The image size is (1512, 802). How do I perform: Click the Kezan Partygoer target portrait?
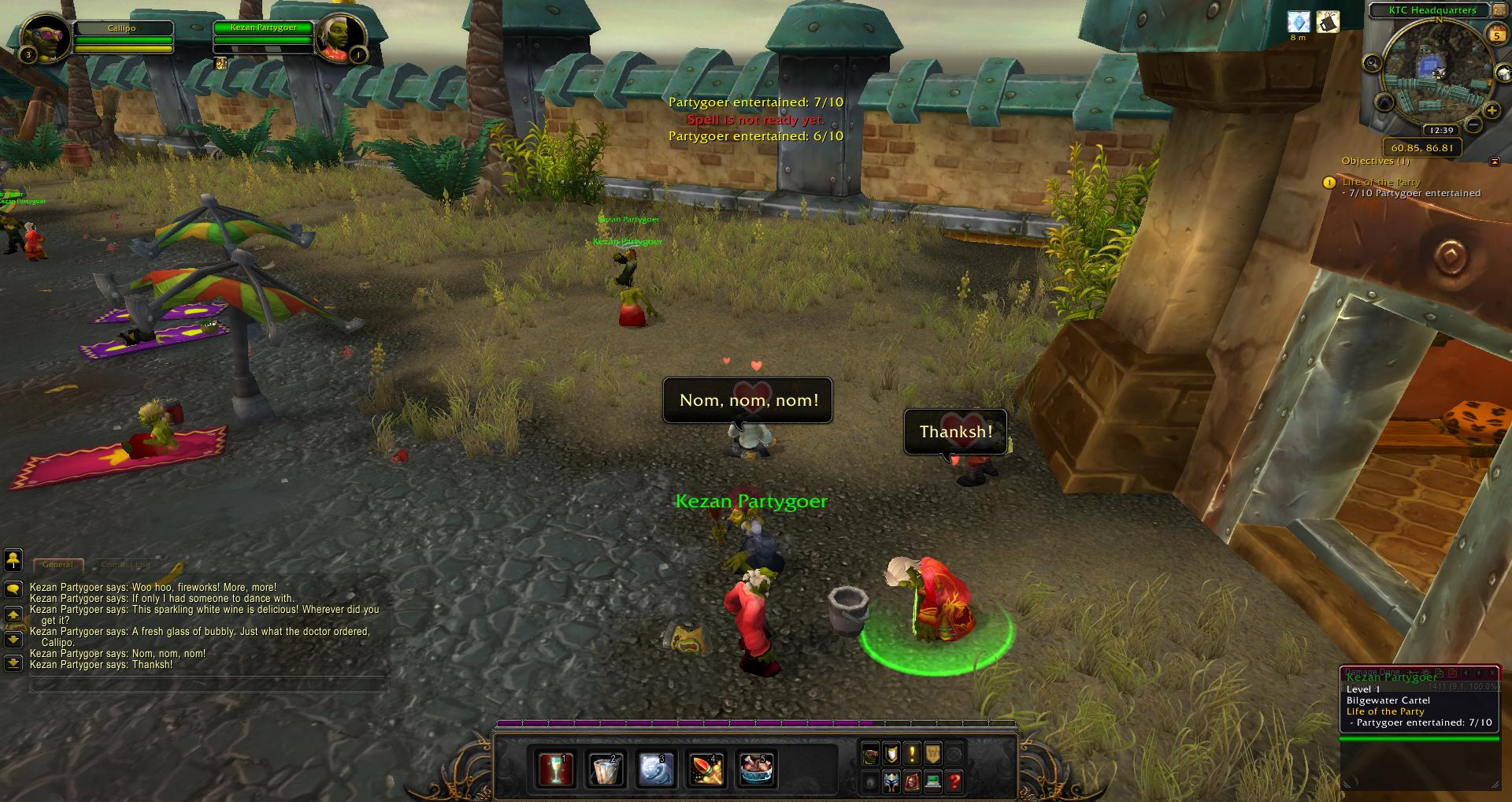(x=341, y=37)
